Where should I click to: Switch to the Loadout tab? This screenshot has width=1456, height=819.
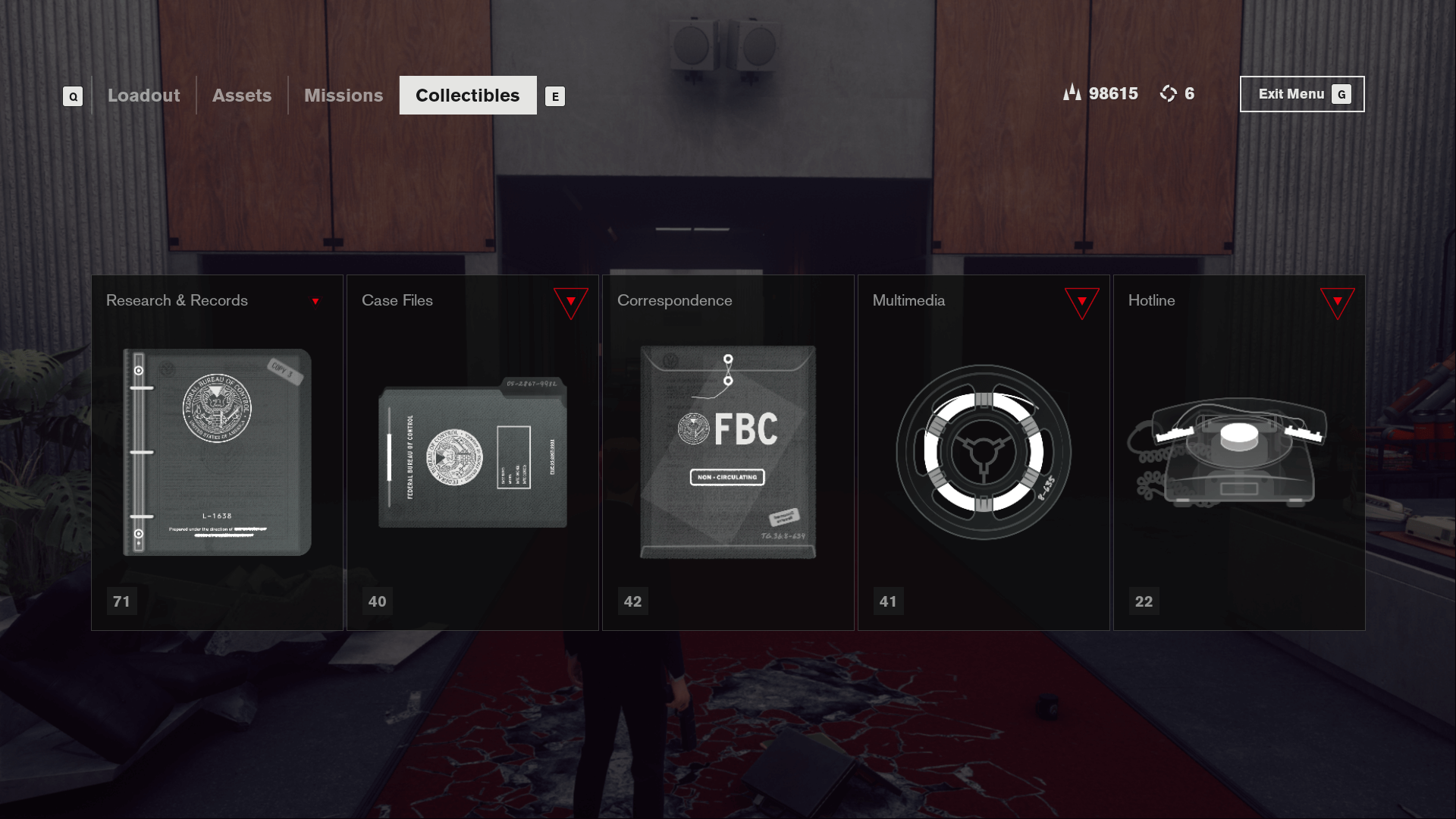(x=143, y=96)
